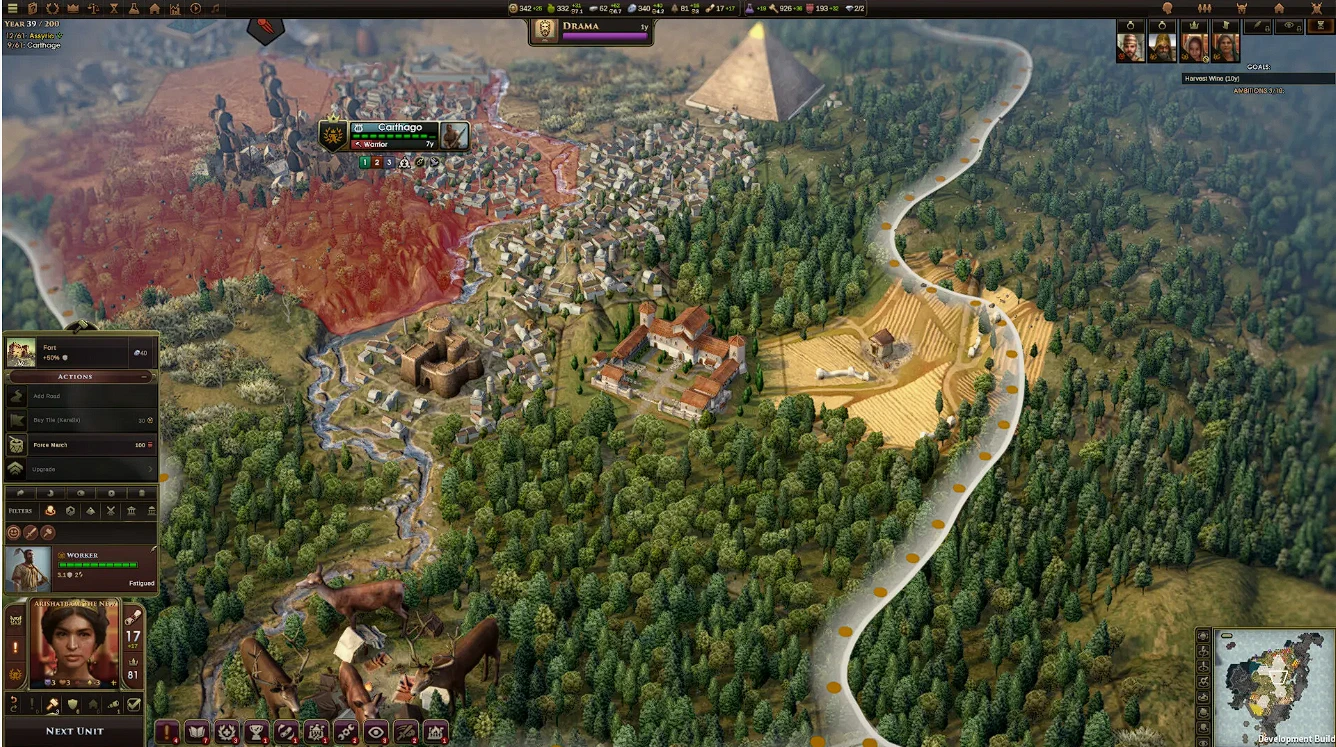The image size is (1336, 747).
Task: Click the minimap zoom controls expander
Action: click(1201, 636)
